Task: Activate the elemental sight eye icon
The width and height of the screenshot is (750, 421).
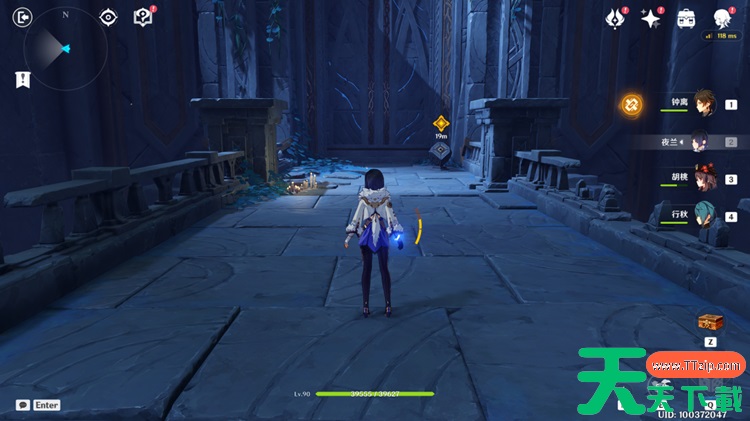Action: pos(109,17)
